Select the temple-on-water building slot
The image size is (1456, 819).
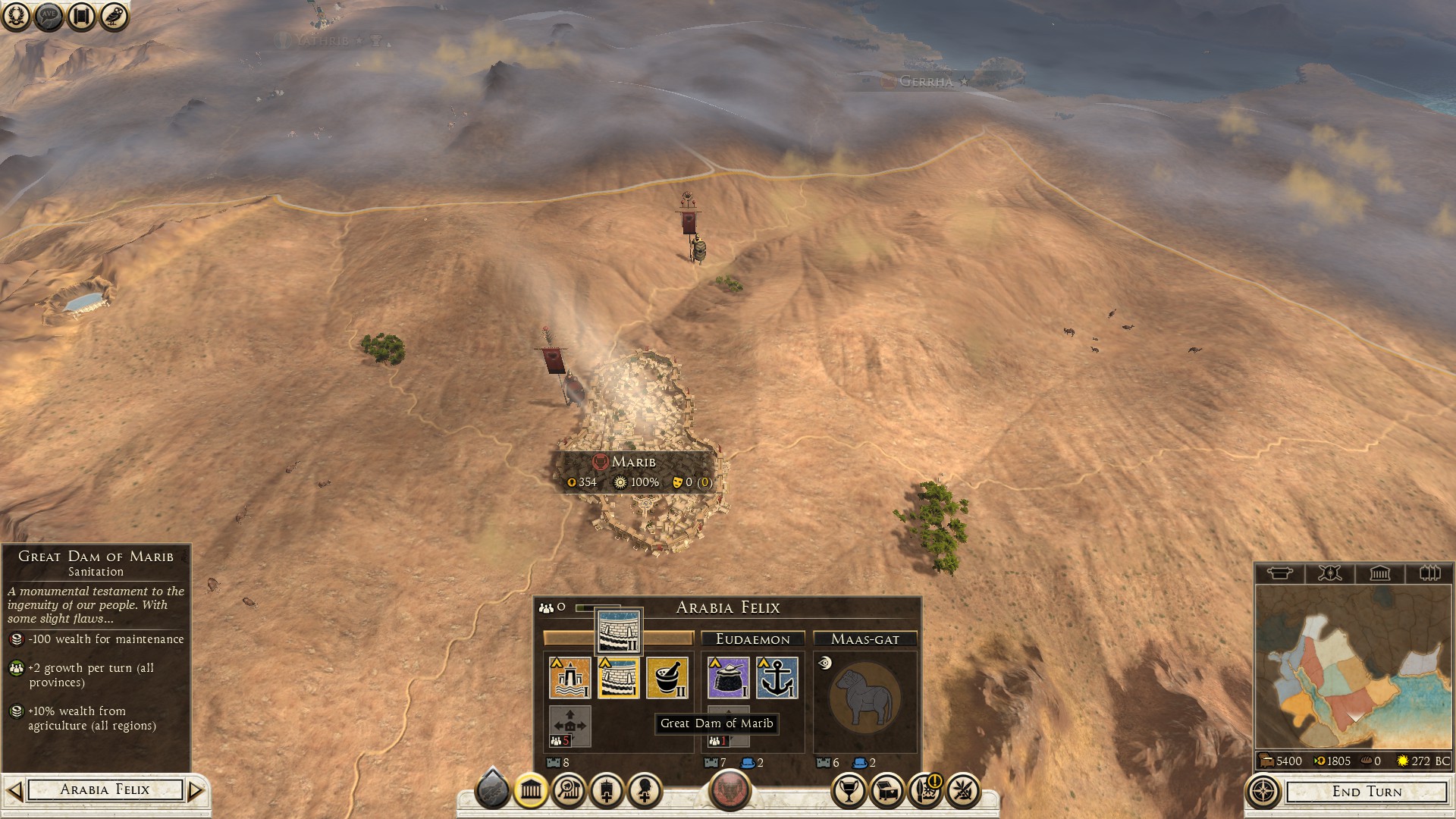(570, 677)
